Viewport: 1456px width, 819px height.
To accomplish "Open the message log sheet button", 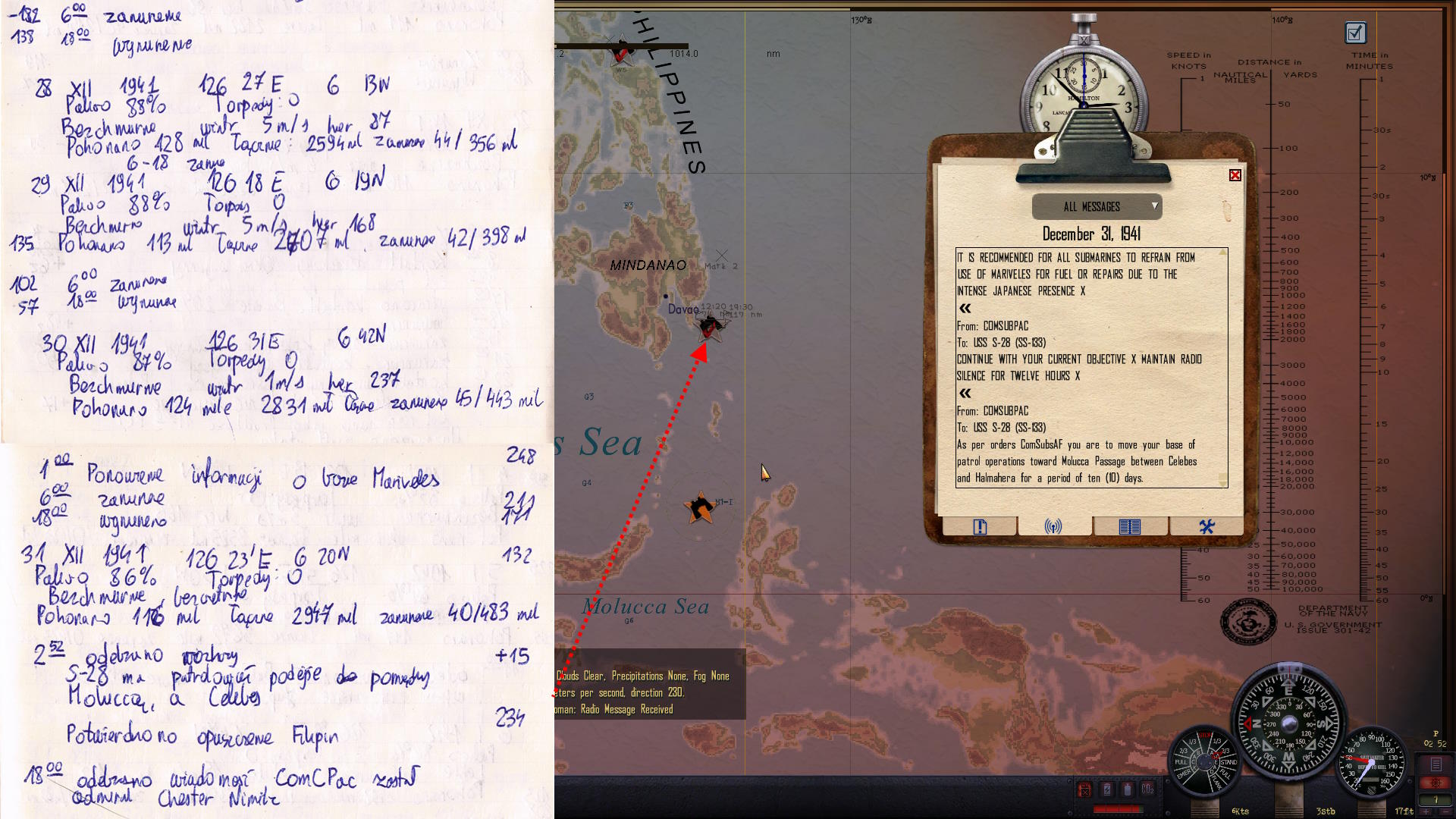I will pyautogui.click(x=1436, y=764).
